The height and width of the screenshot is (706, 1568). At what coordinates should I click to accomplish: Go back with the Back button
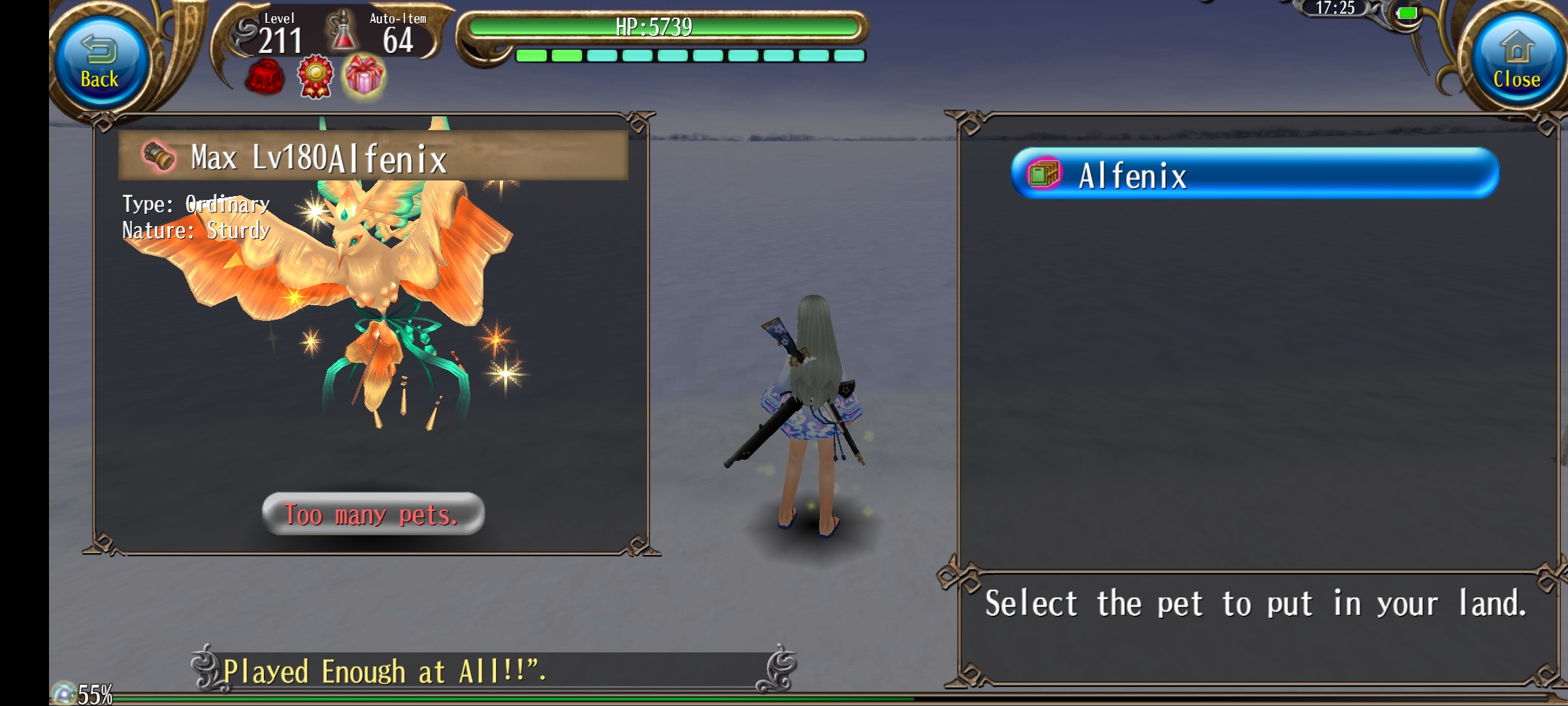pos(100,63)
